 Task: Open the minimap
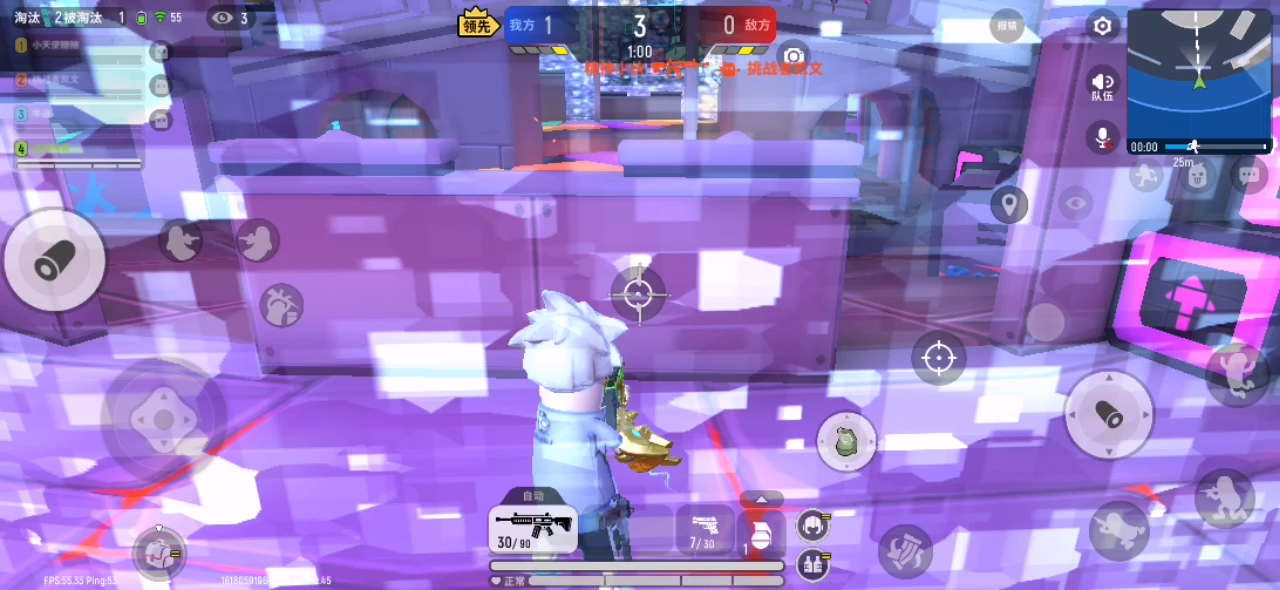click(1199, 72)
